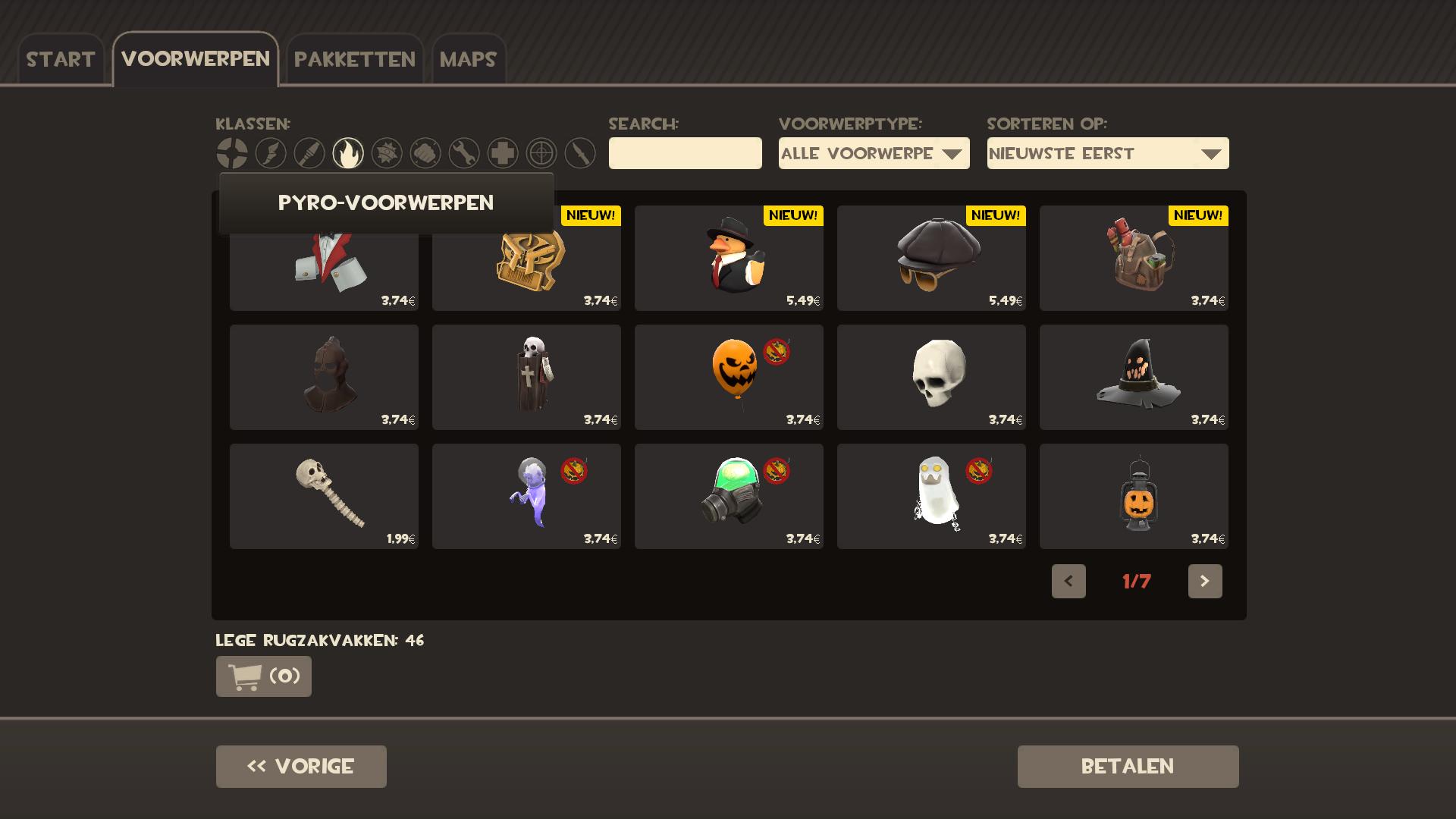Pick the pumpkin balloon item
The width and height of the screenshot is (1456, 819).
[729, 377]
